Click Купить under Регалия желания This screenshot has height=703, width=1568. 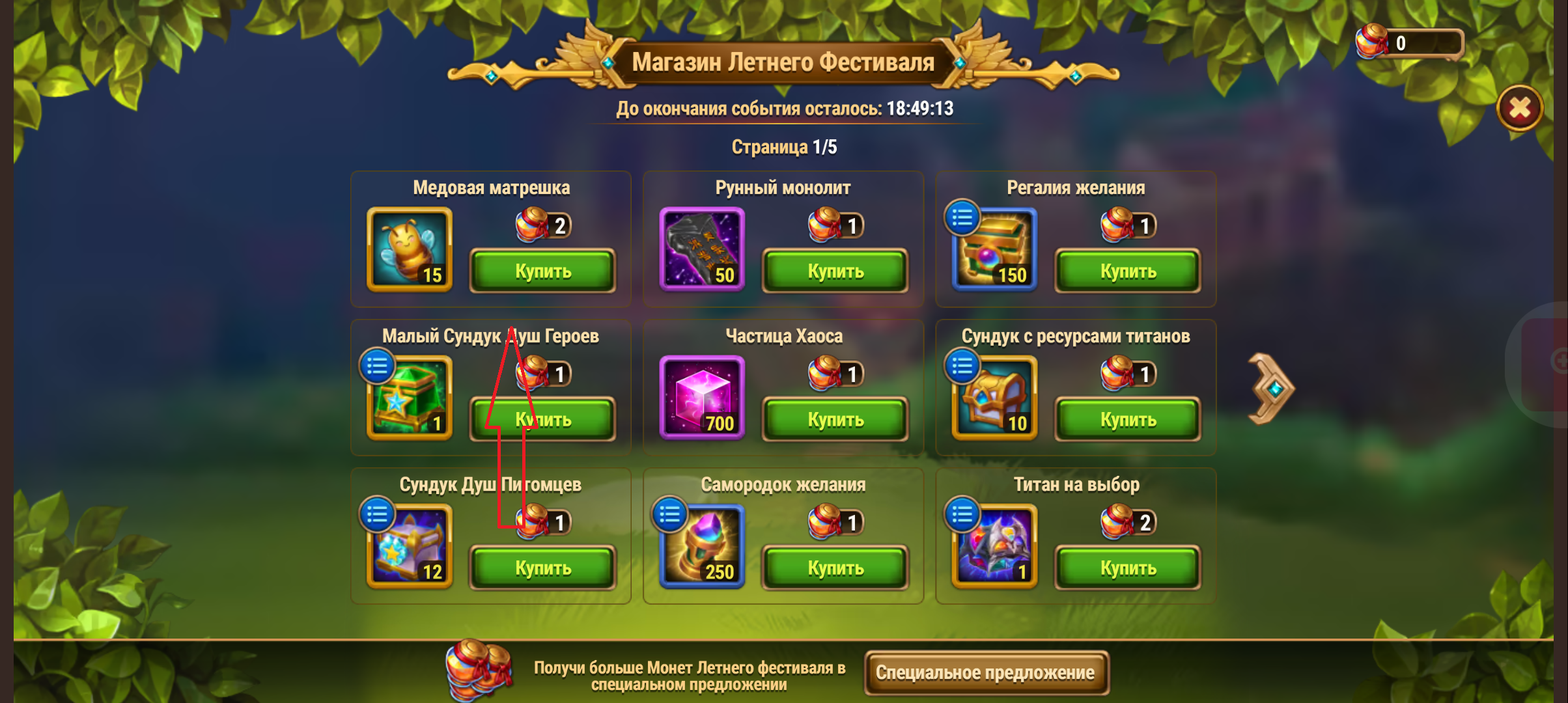coord(1127,271)
